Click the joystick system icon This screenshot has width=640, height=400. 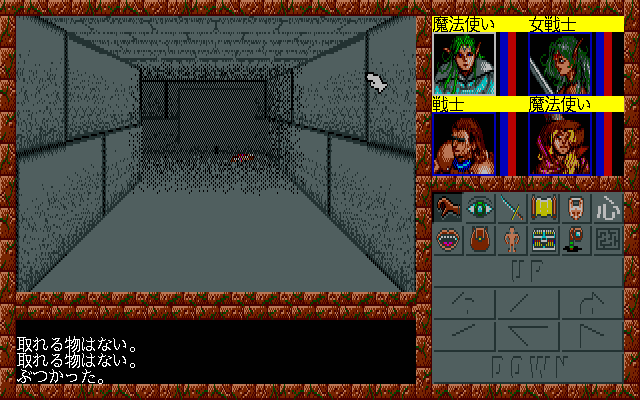[575, 239]
